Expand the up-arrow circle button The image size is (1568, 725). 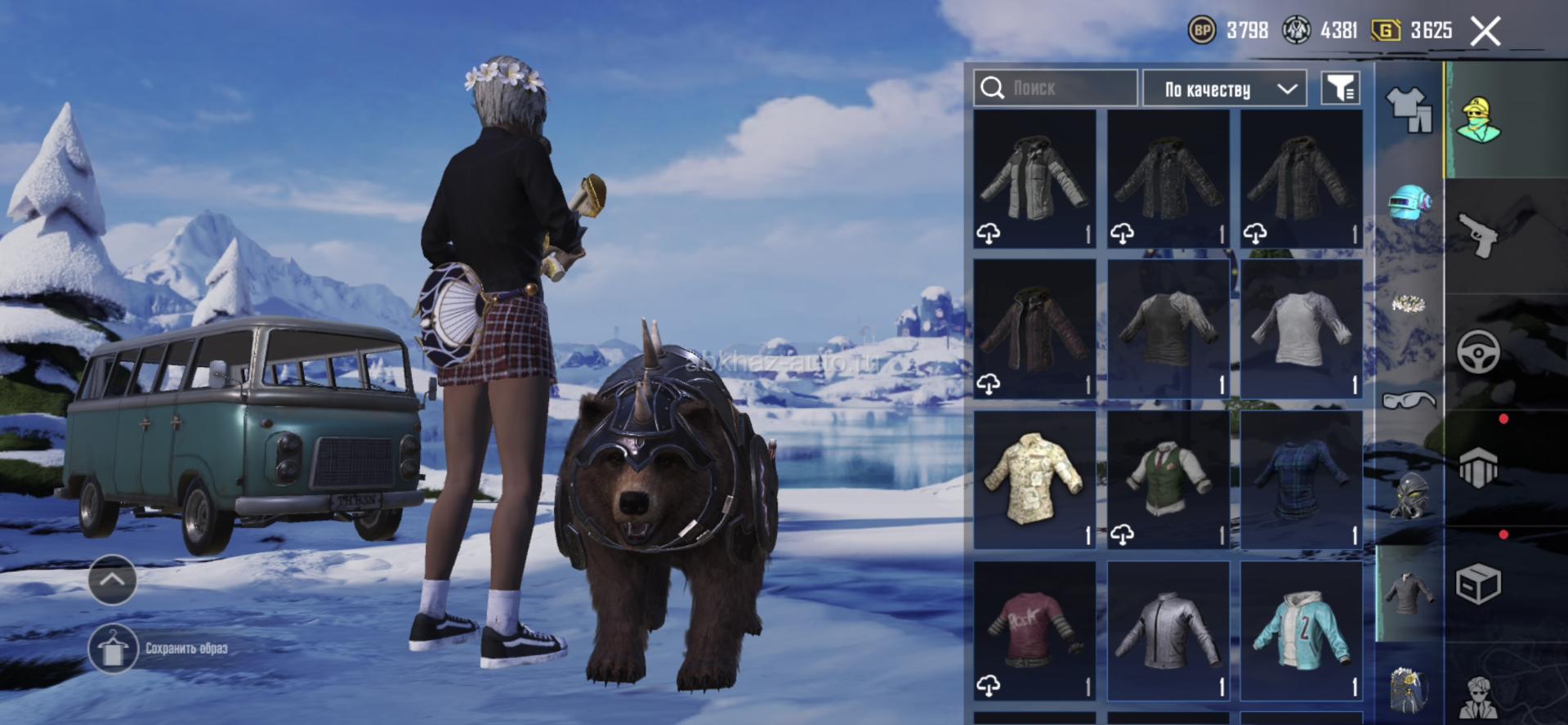click(x=112, y=580)
